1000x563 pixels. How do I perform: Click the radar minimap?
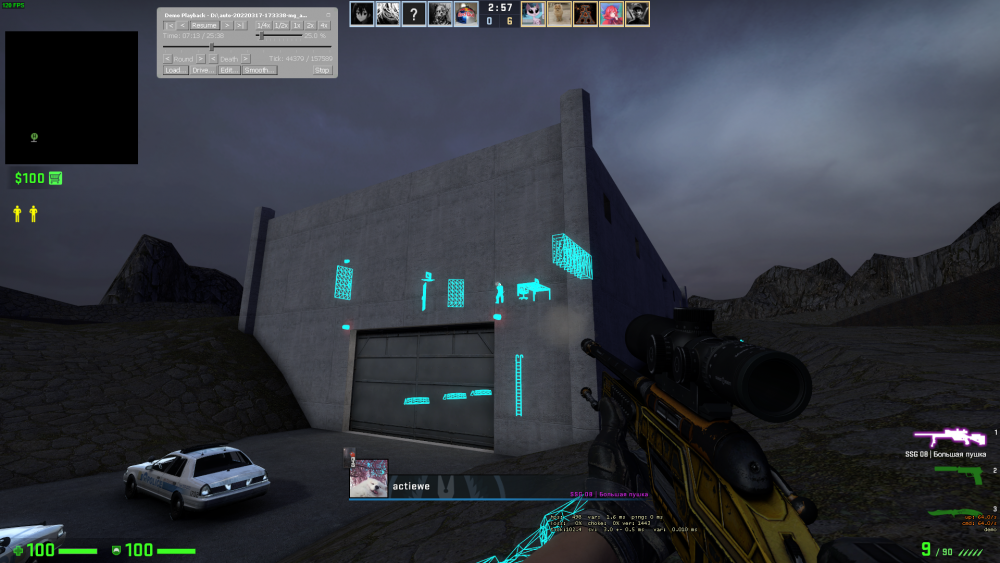point(72,97)
